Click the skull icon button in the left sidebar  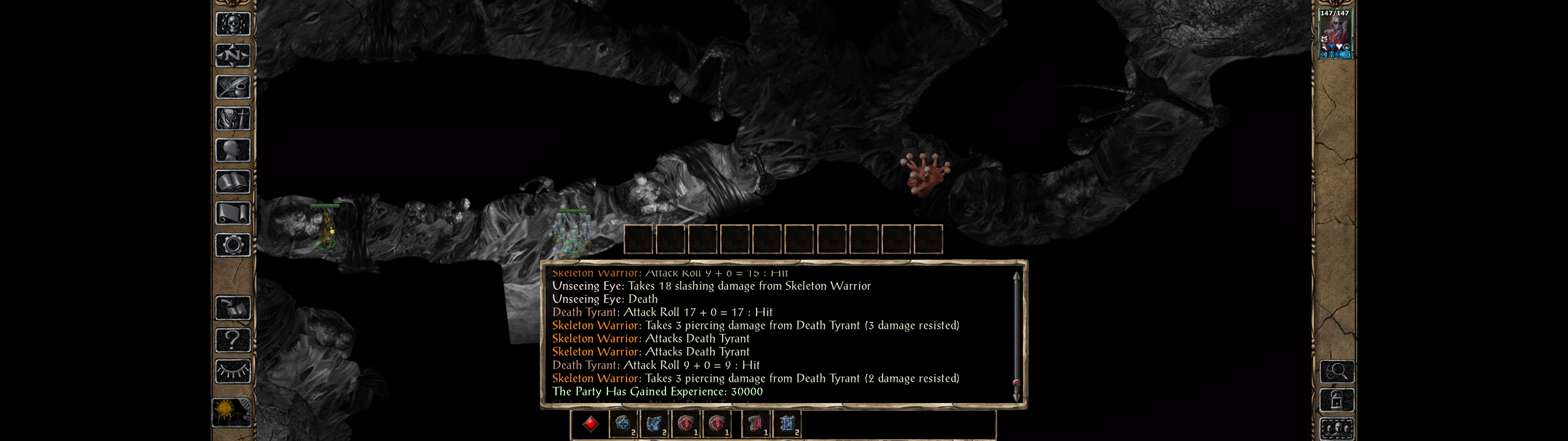tap(232, 24)
